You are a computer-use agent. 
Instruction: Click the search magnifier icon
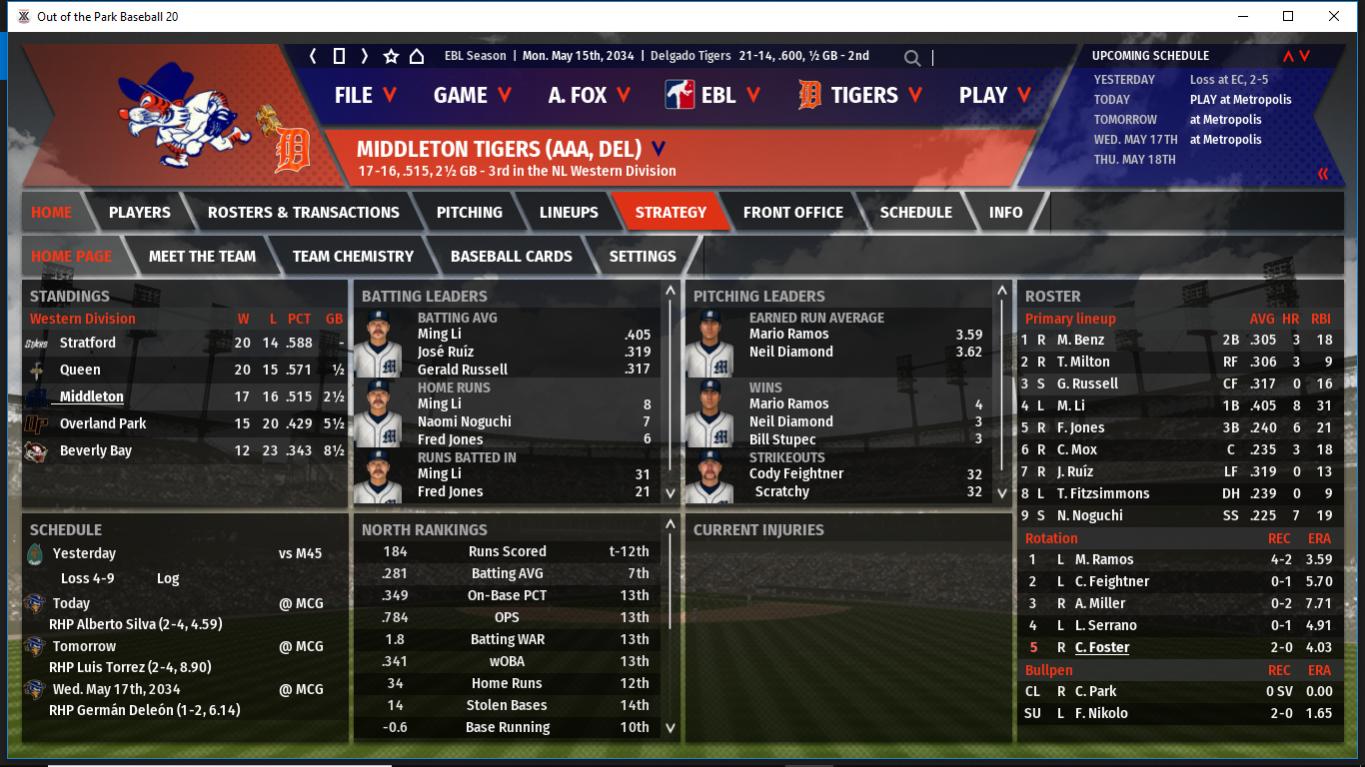[x=912, y=58]
